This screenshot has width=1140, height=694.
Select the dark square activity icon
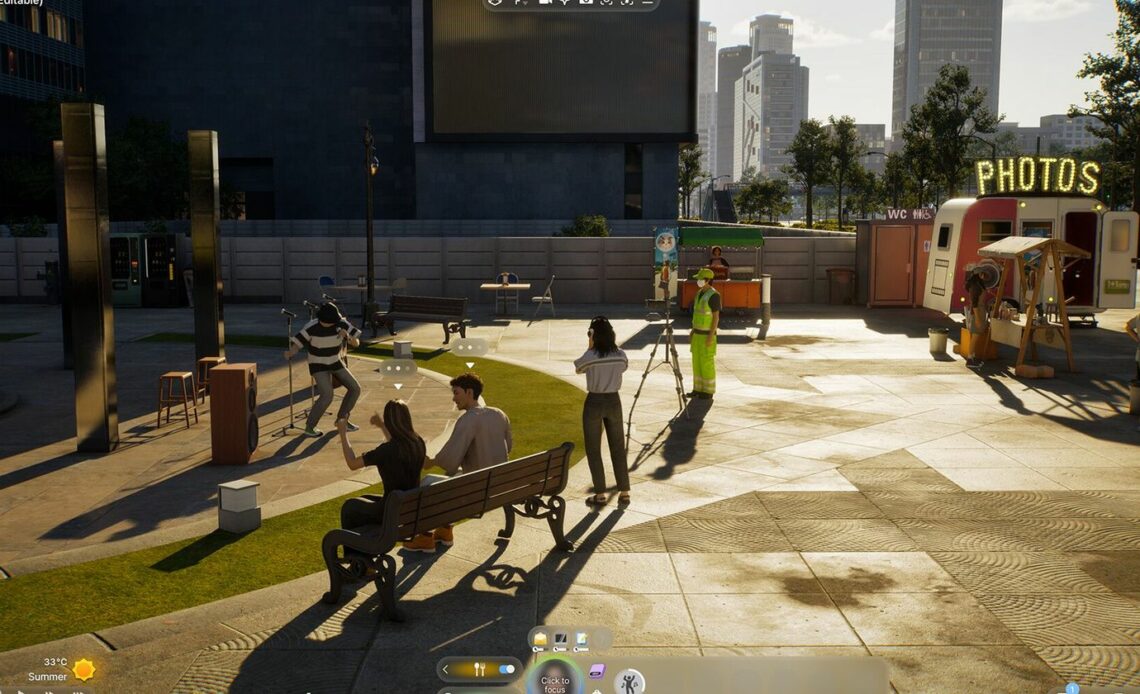coord(560,638)
